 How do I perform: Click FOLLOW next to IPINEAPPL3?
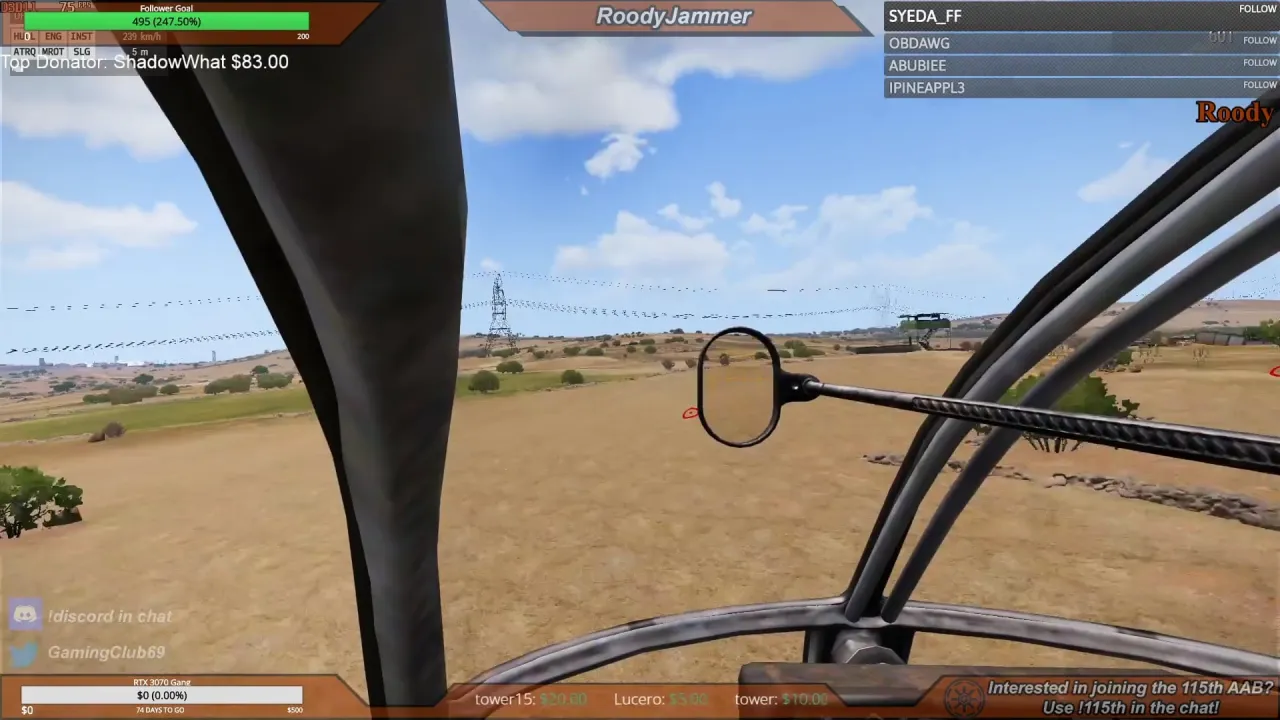tap(1259, 85)
